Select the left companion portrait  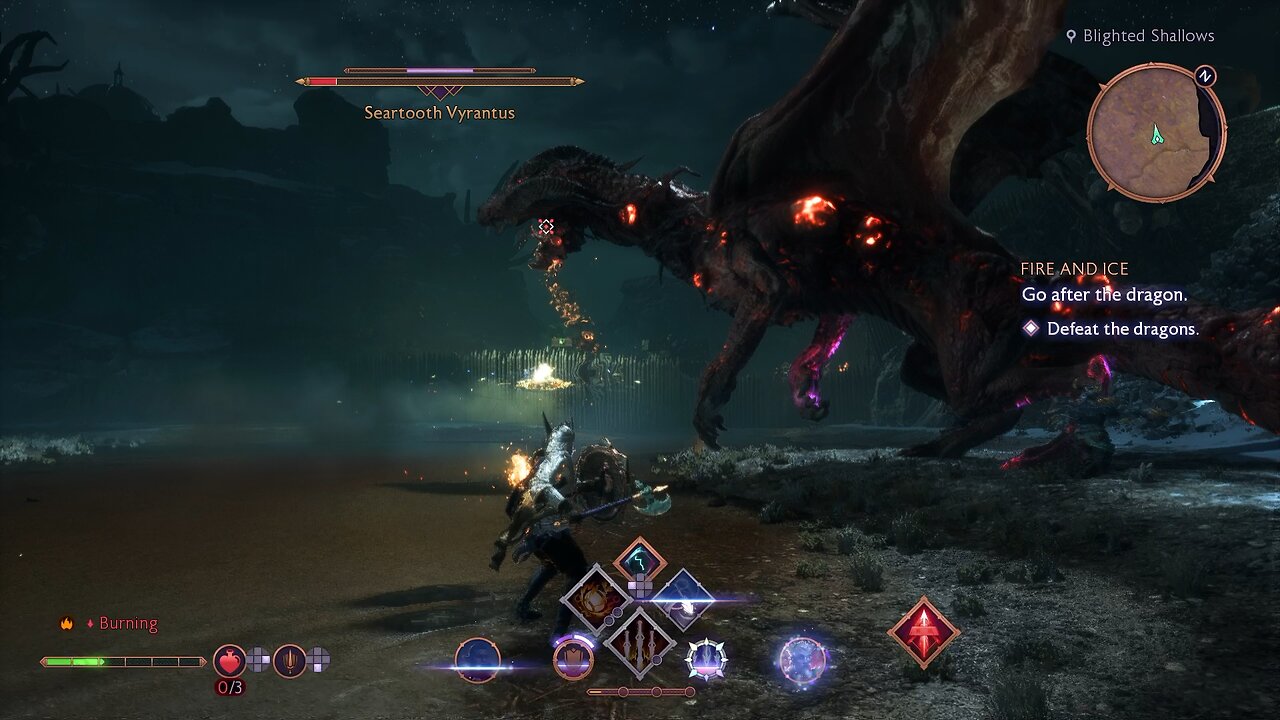[x=477, y=660]
